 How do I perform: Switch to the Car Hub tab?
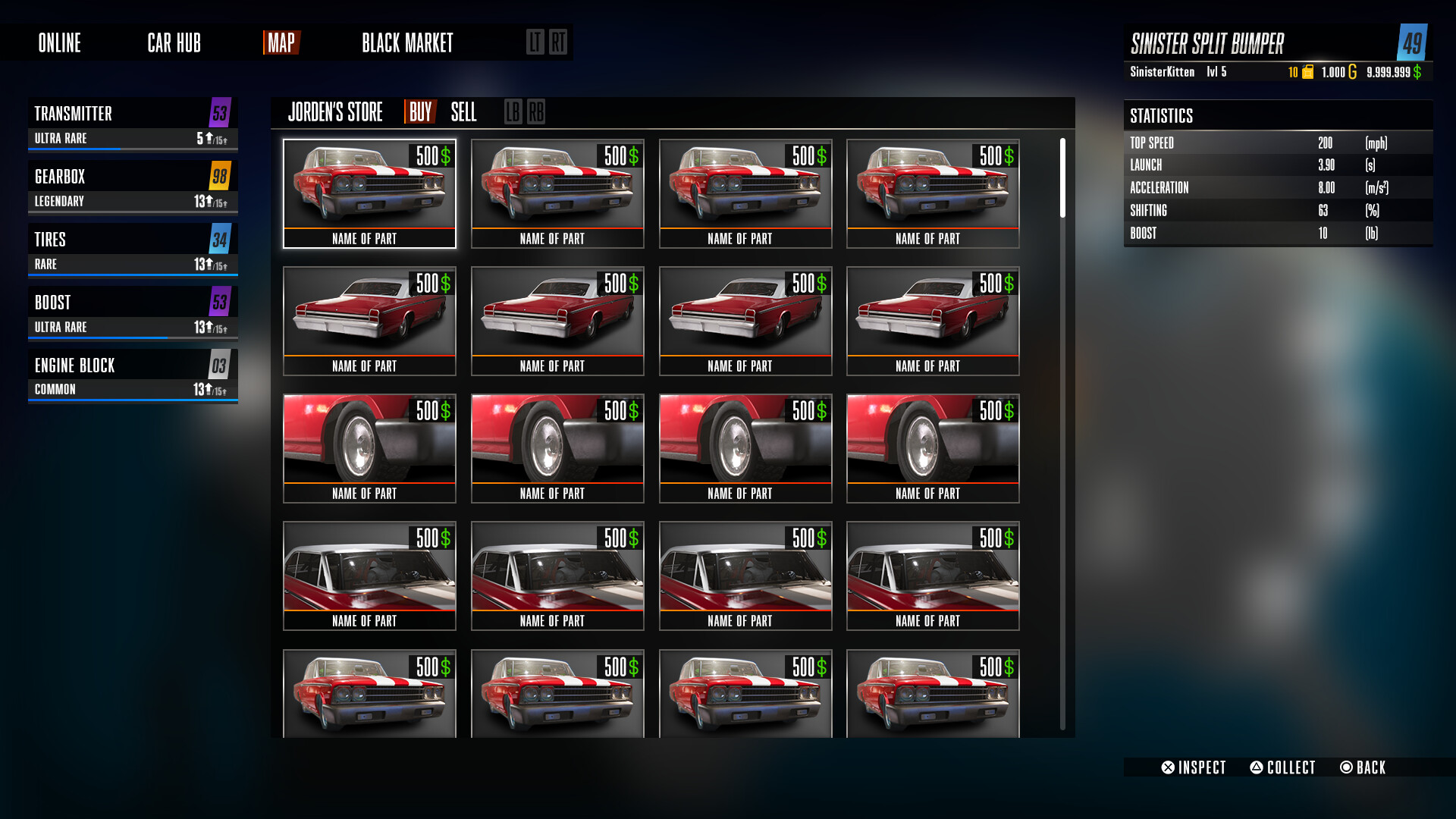174,43
